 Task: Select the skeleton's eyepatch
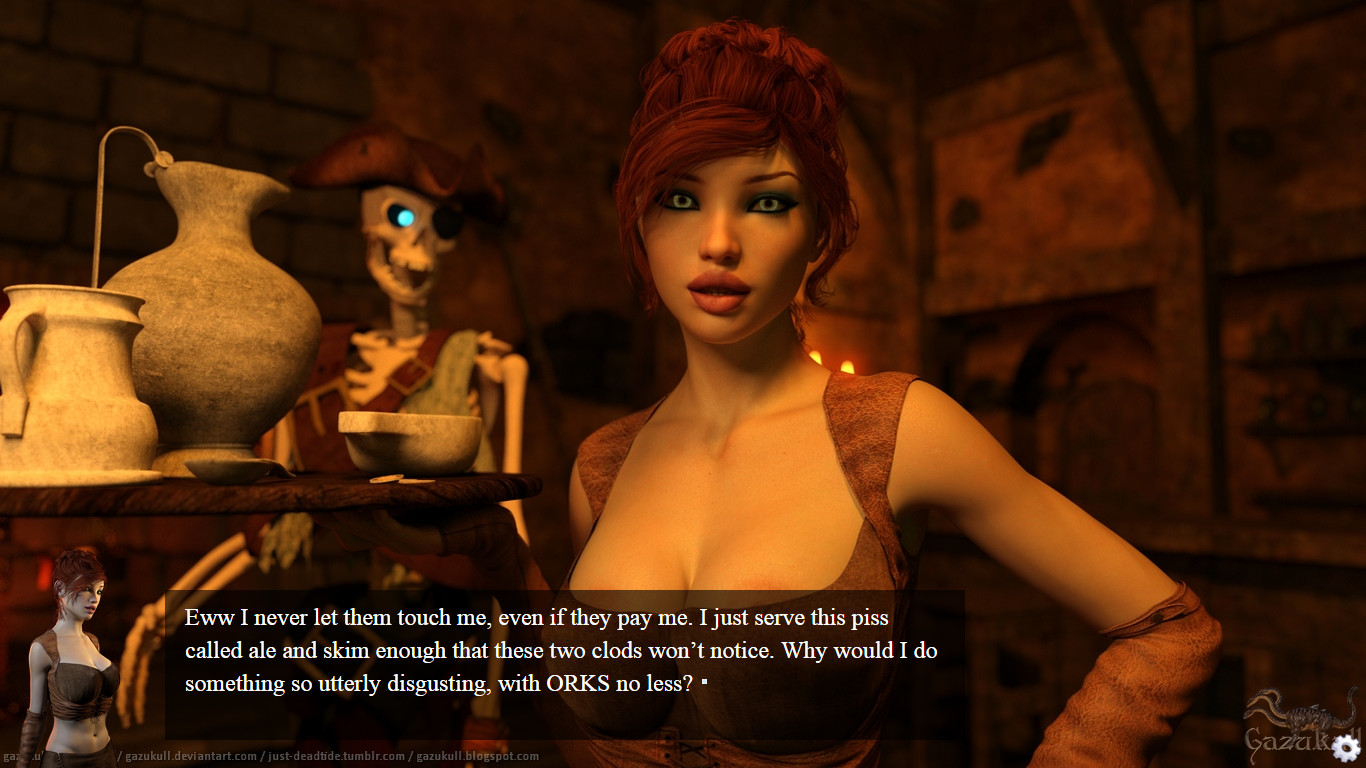(443, 218)
